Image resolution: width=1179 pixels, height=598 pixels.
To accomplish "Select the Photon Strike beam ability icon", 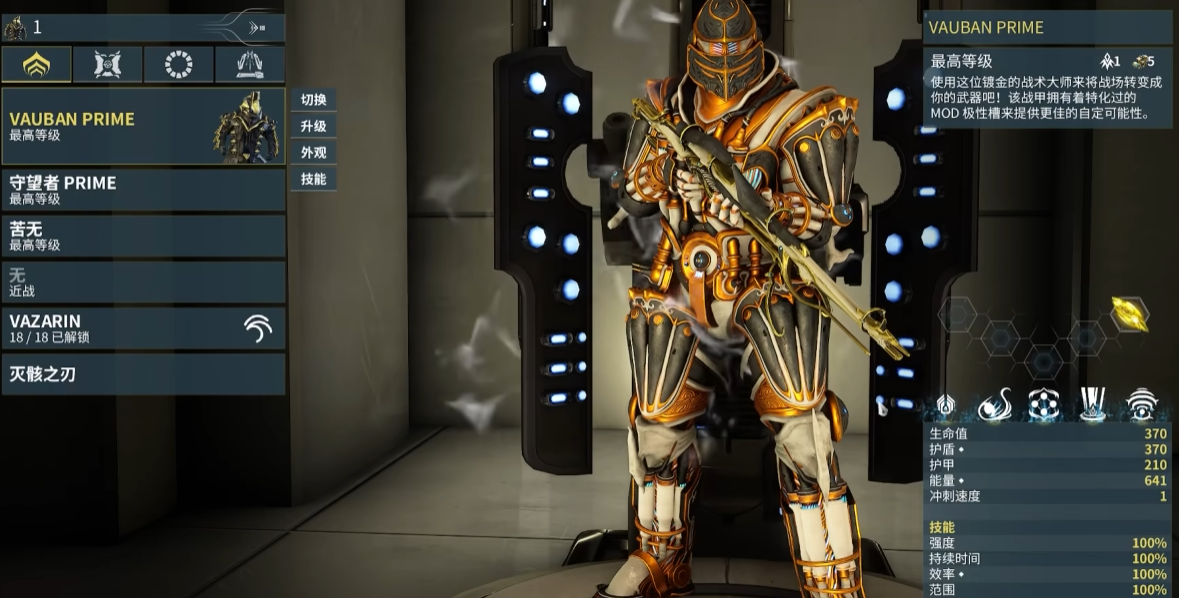I will [x=1092, y=405].
